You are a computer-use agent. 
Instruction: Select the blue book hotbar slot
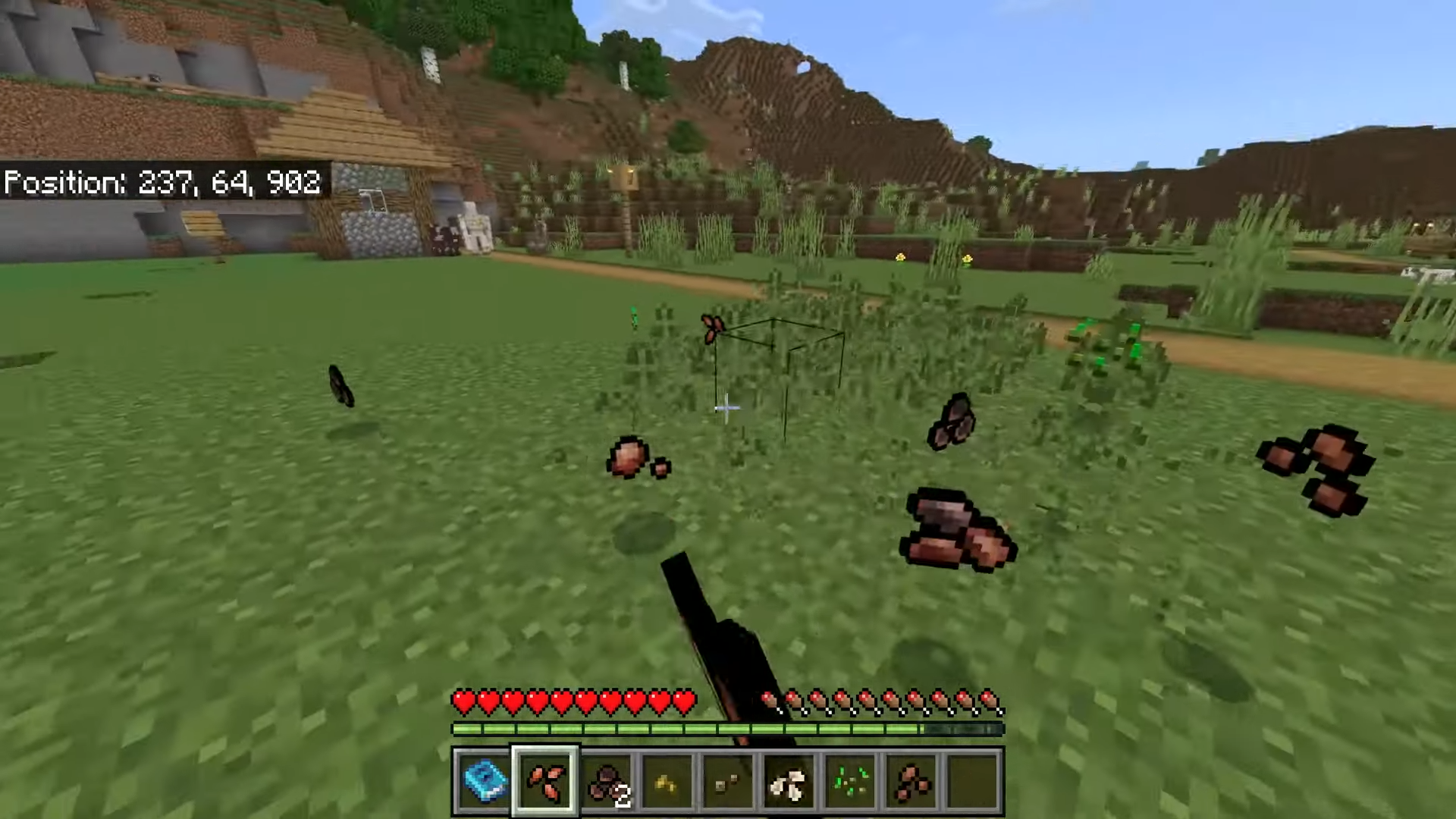pos(484,781)
